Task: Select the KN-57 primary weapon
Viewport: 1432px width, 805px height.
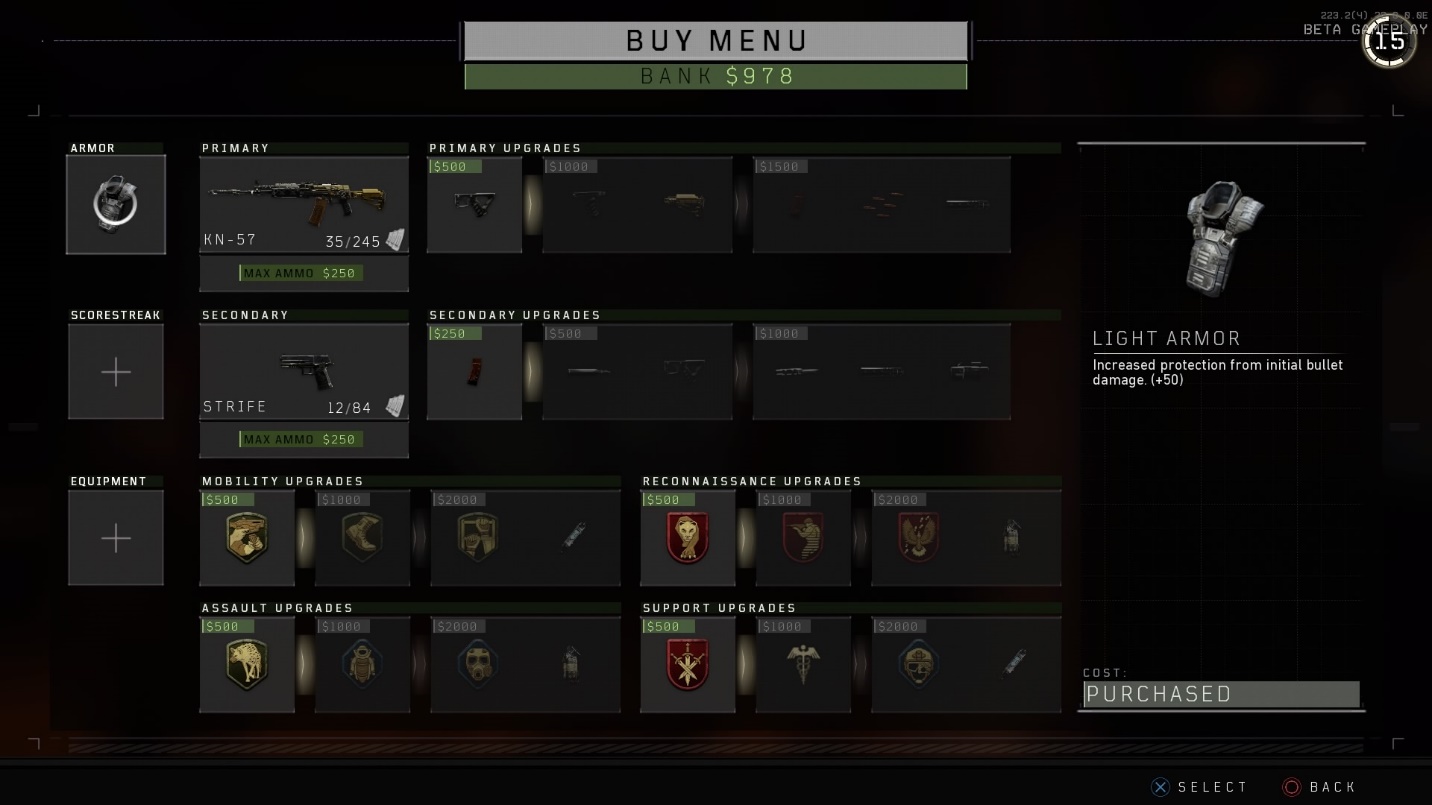Action: 304,204
